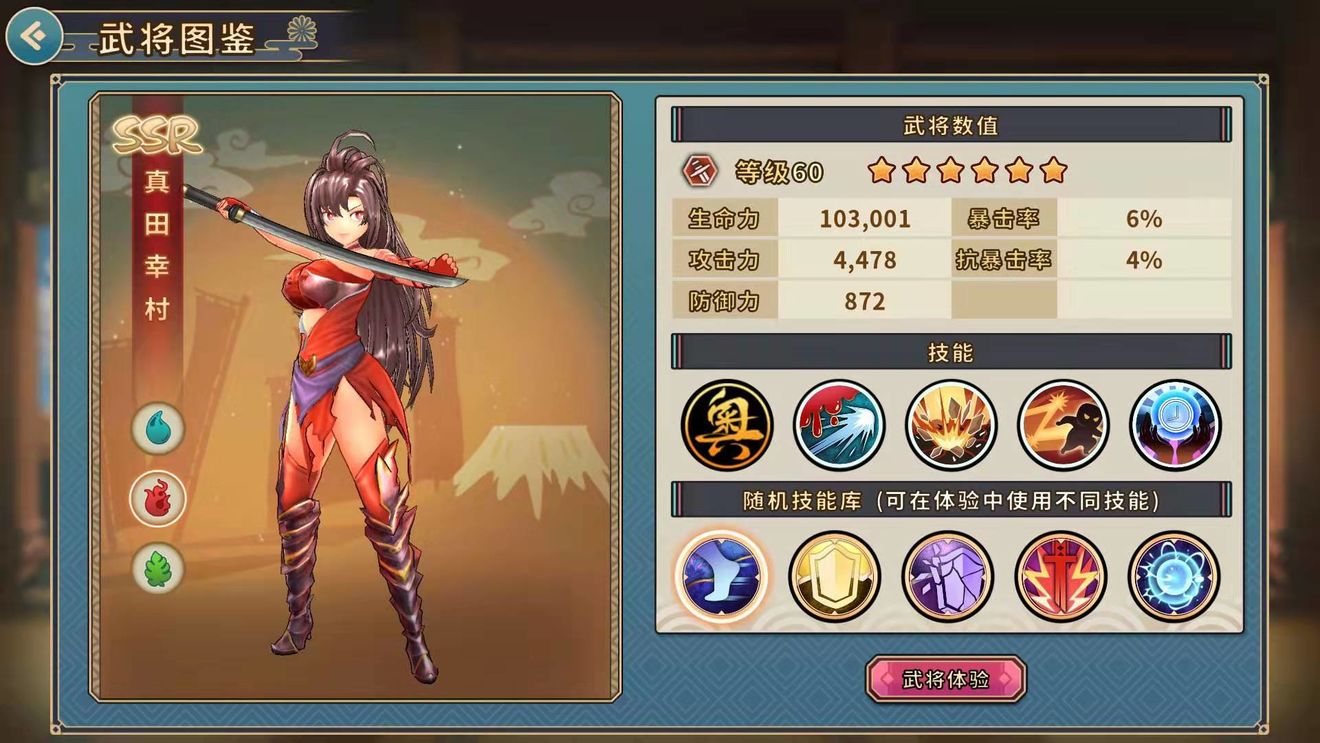Pick the green leaf element icon
Image resolution: width=1320 pixels, height=743 pixels.
[158, 568]
